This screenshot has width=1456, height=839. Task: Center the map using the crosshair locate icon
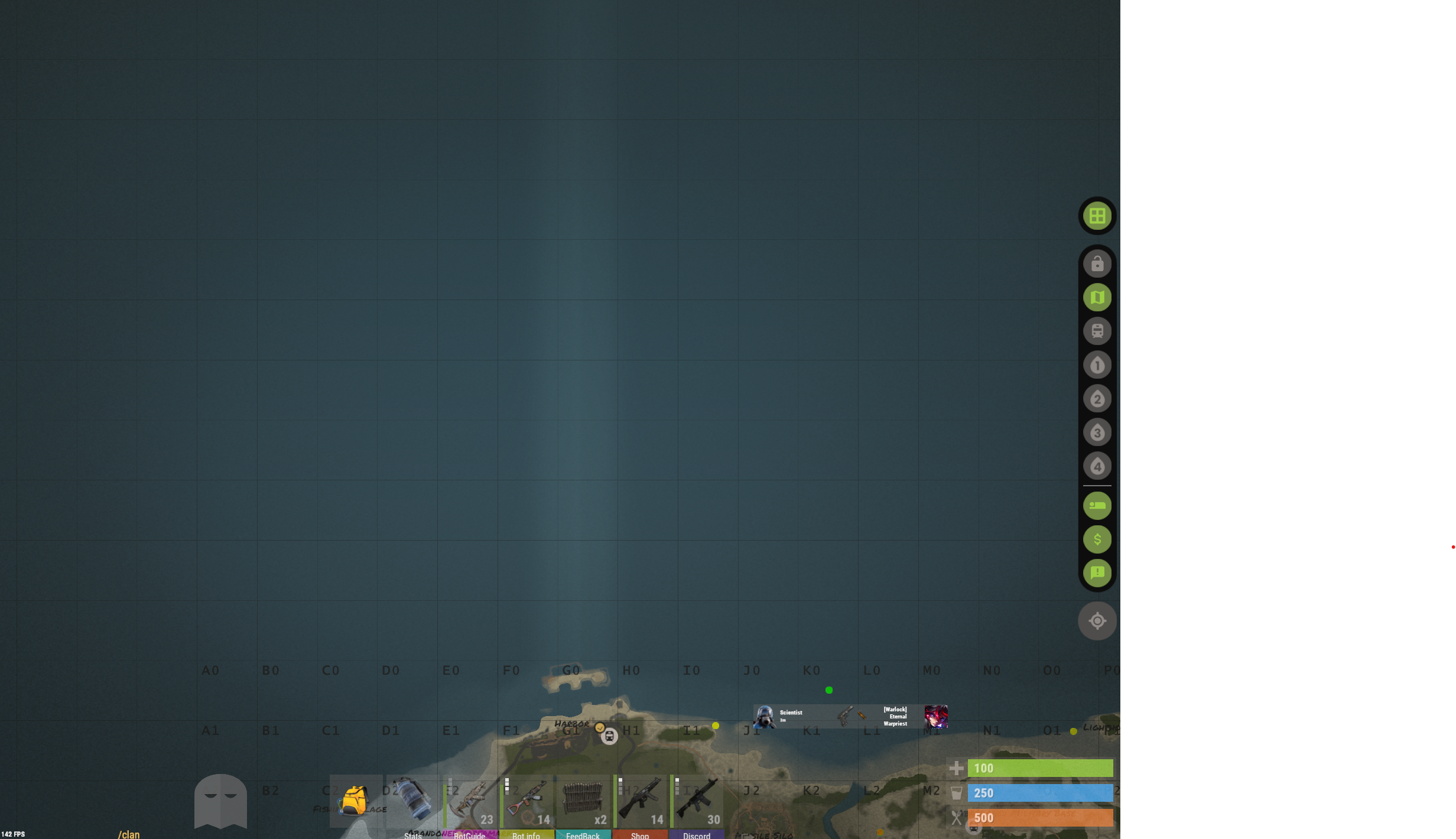tap(1097, 620)
